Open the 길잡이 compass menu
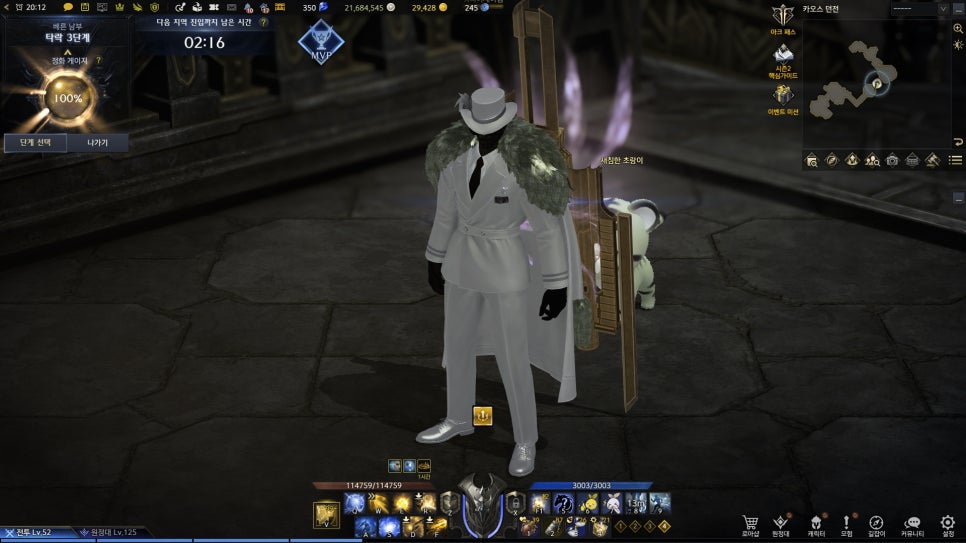Screen dimensions: 966x543 coord(876,522)
